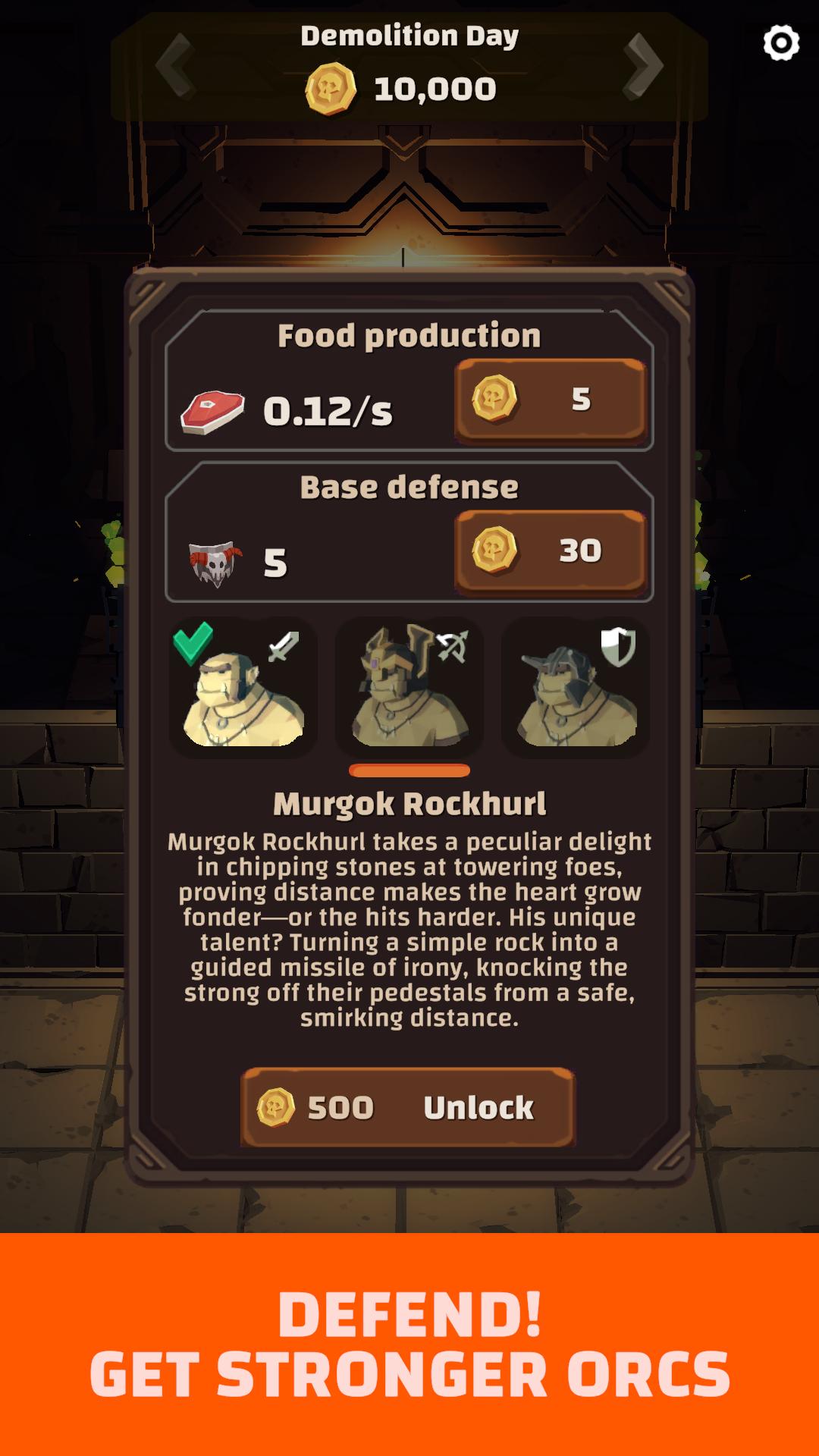Advance to the next level with right arrow
Screen dimensions: 819x1456
pyautogui.click(x=643, y=66)
